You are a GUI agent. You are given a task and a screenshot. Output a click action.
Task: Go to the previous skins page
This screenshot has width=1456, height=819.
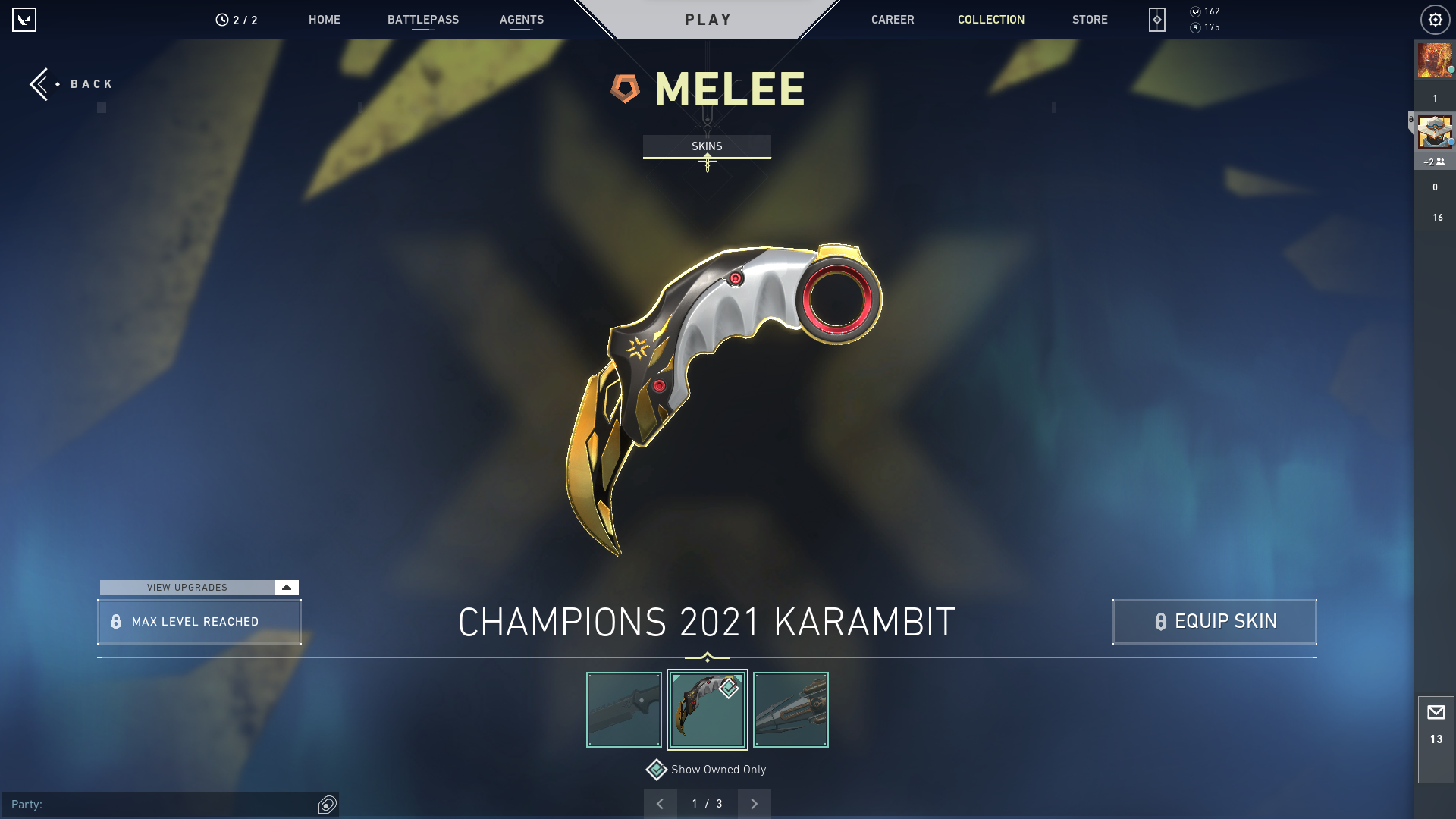coord(660,804)
